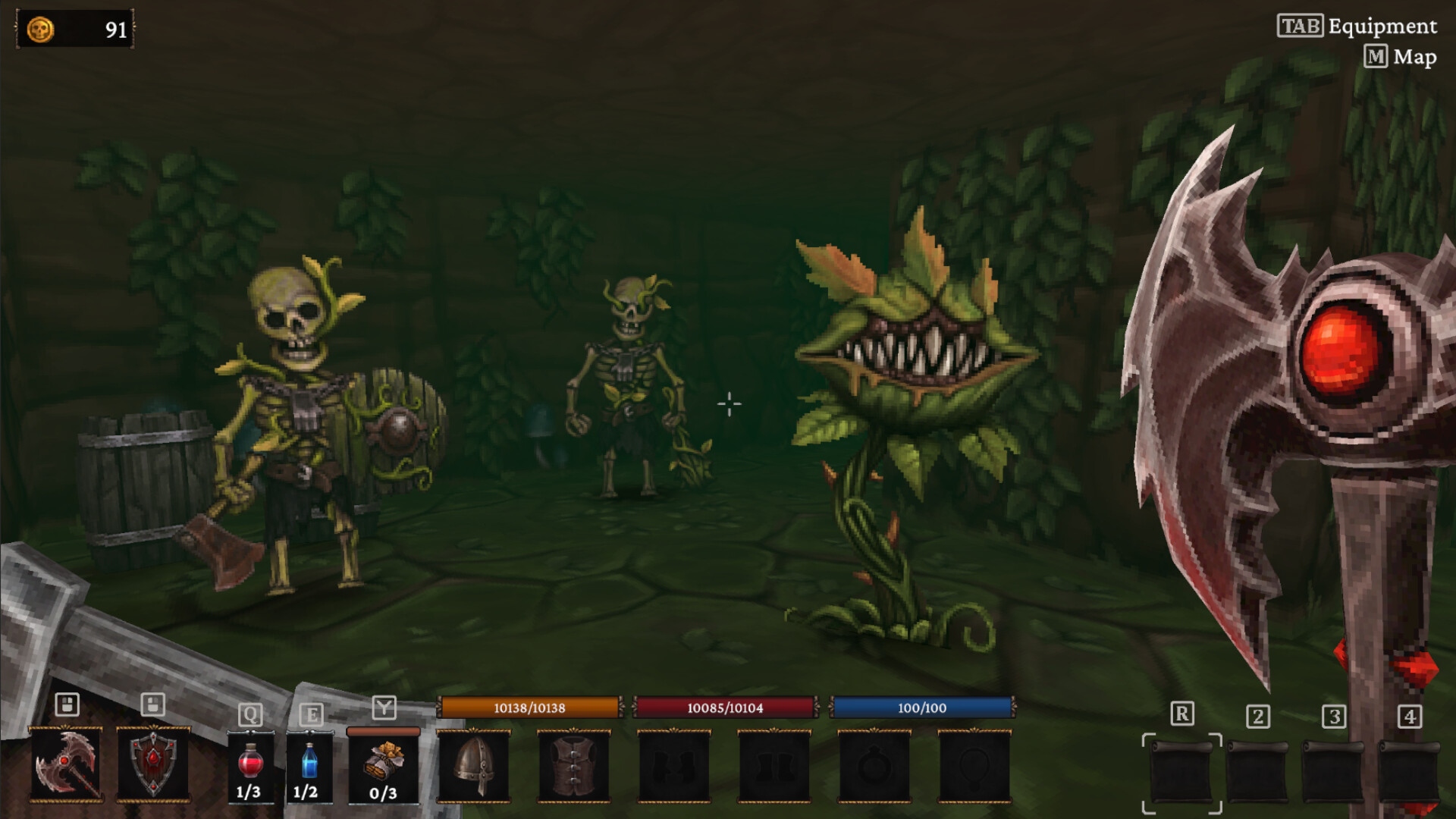
Task: Click the equipped chest armor icon
Action: (x=574, y=766)
